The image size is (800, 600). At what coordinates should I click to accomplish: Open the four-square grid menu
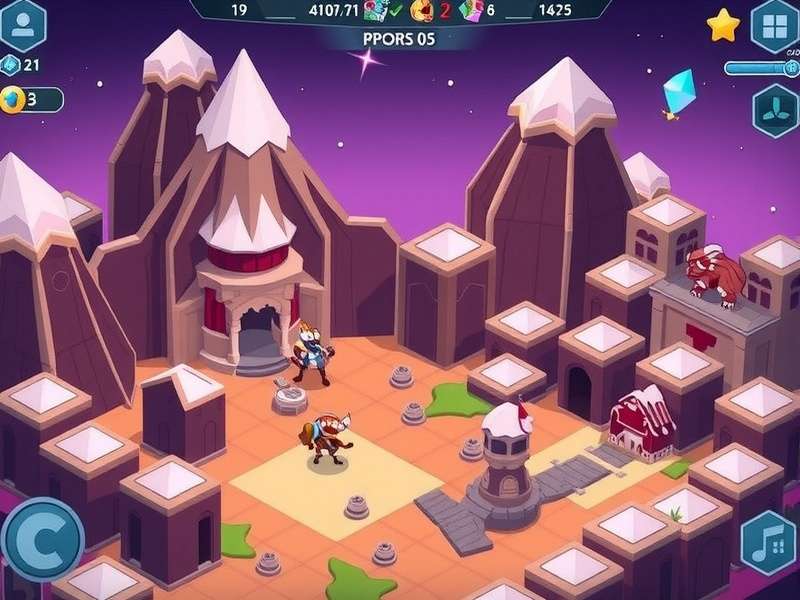pos(775,25)
